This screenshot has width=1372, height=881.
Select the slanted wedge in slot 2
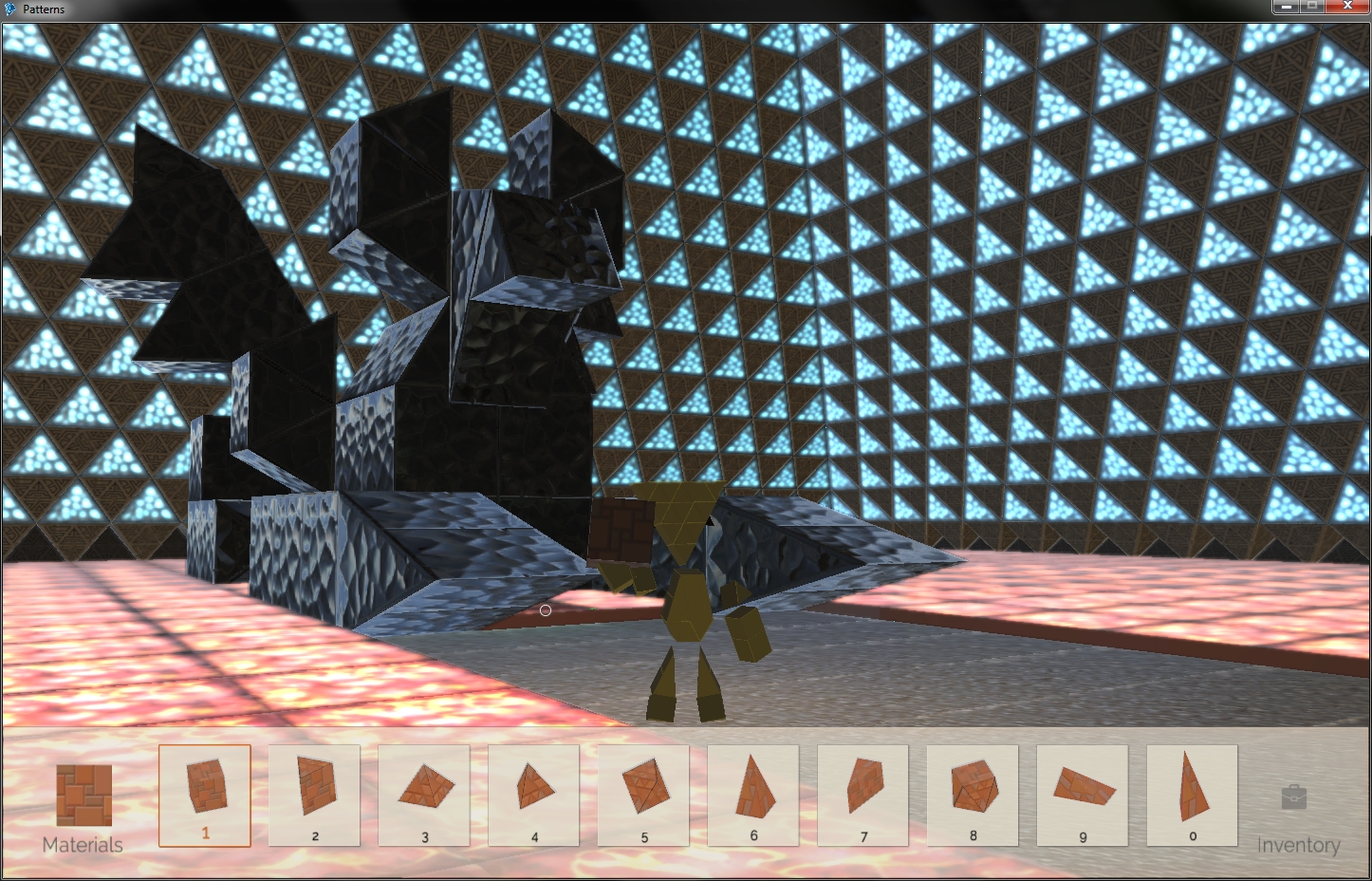point(313,788)
